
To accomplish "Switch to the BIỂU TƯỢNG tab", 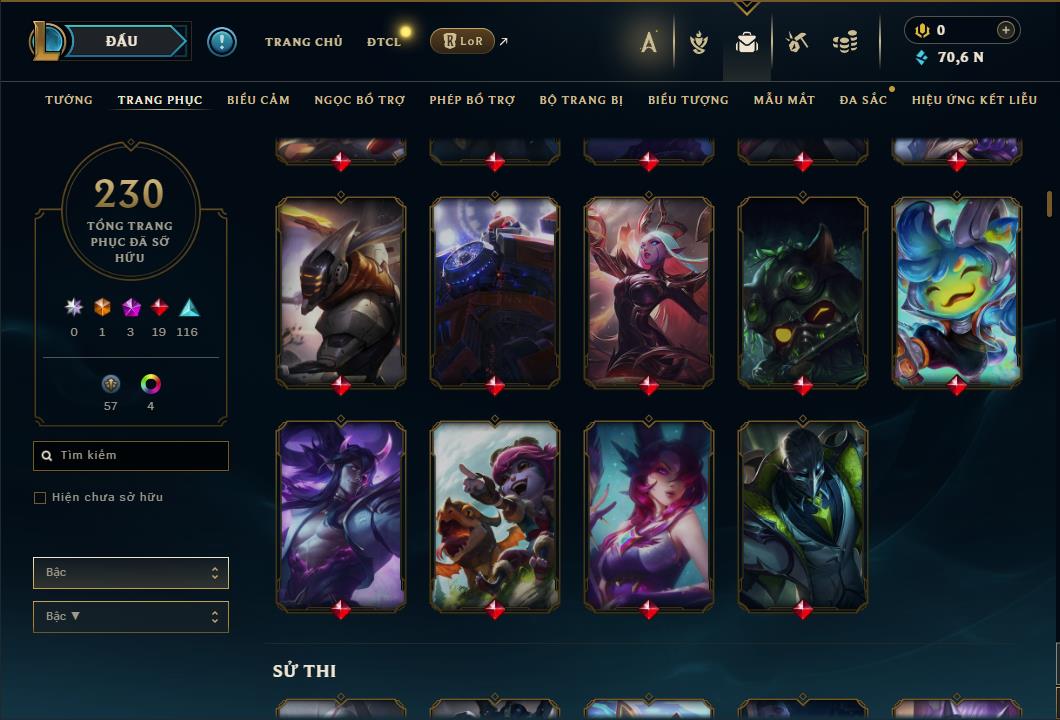I will [688, 100].
